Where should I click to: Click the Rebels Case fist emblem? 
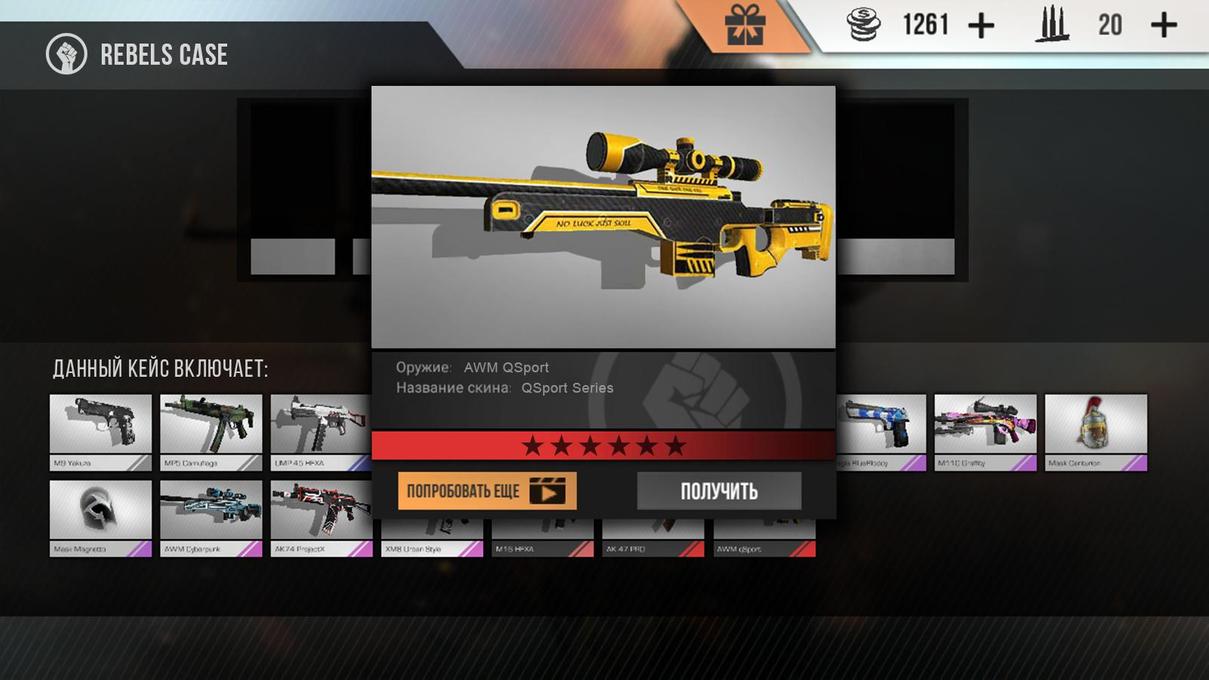[67, 54]
